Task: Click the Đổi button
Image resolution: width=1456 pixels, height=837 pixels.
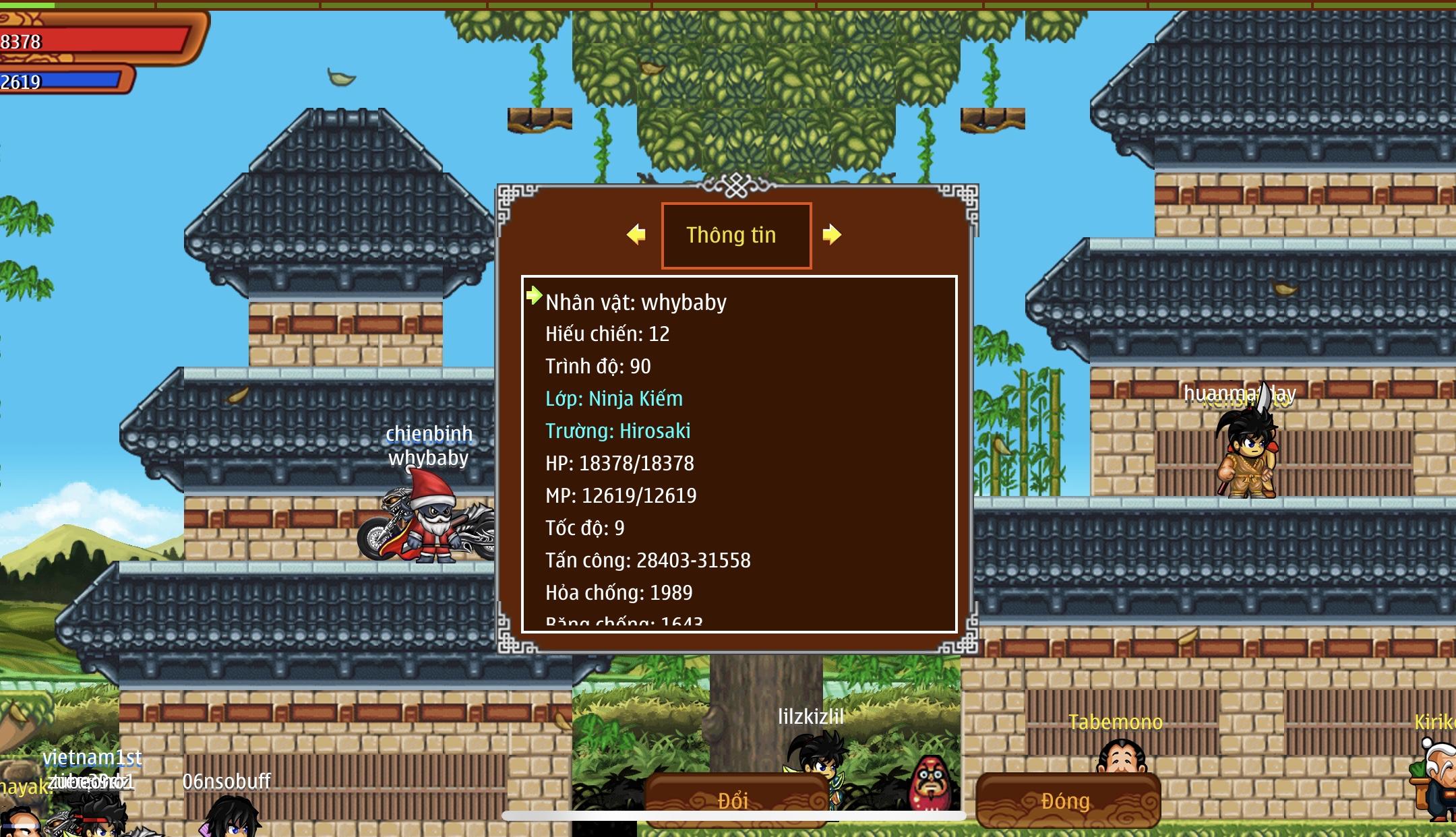Action: 735,800
